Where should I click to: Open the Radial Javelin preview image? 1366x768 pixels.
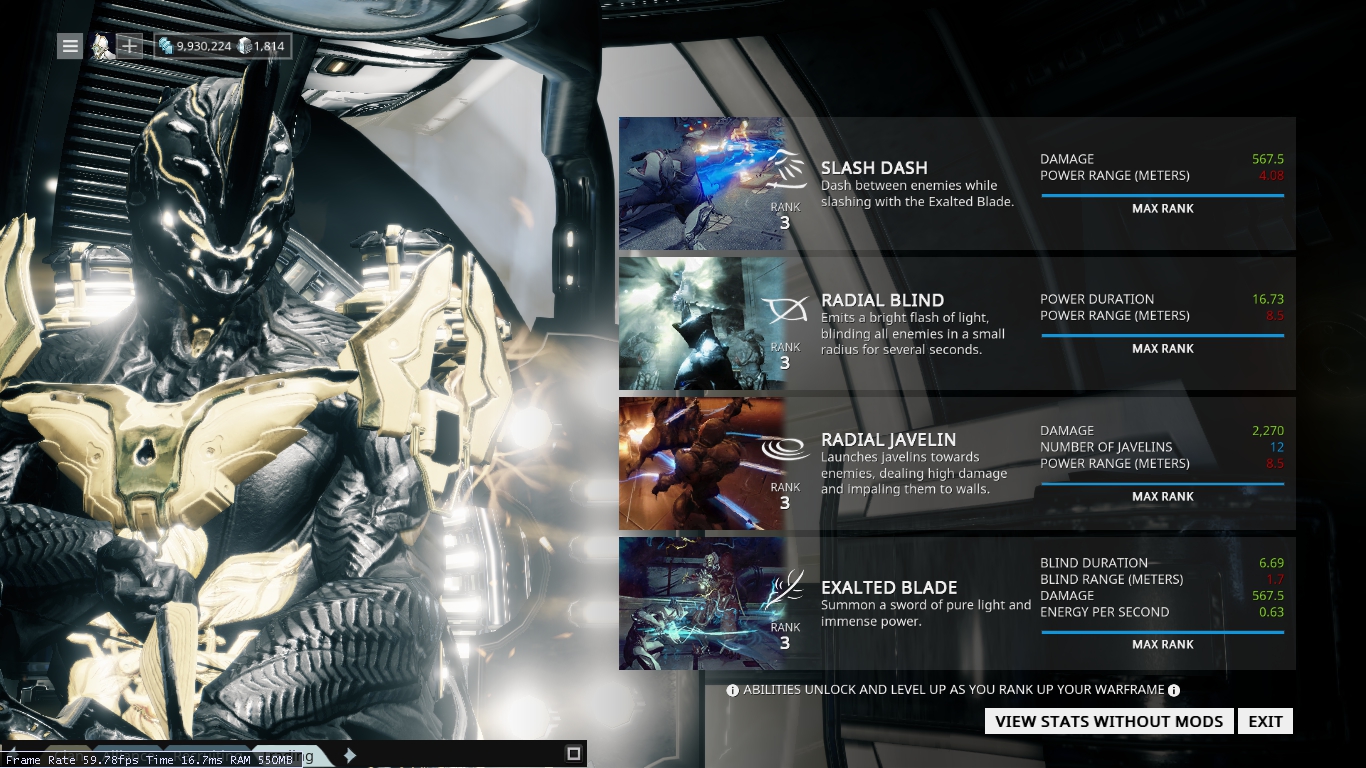pos(700,462)
